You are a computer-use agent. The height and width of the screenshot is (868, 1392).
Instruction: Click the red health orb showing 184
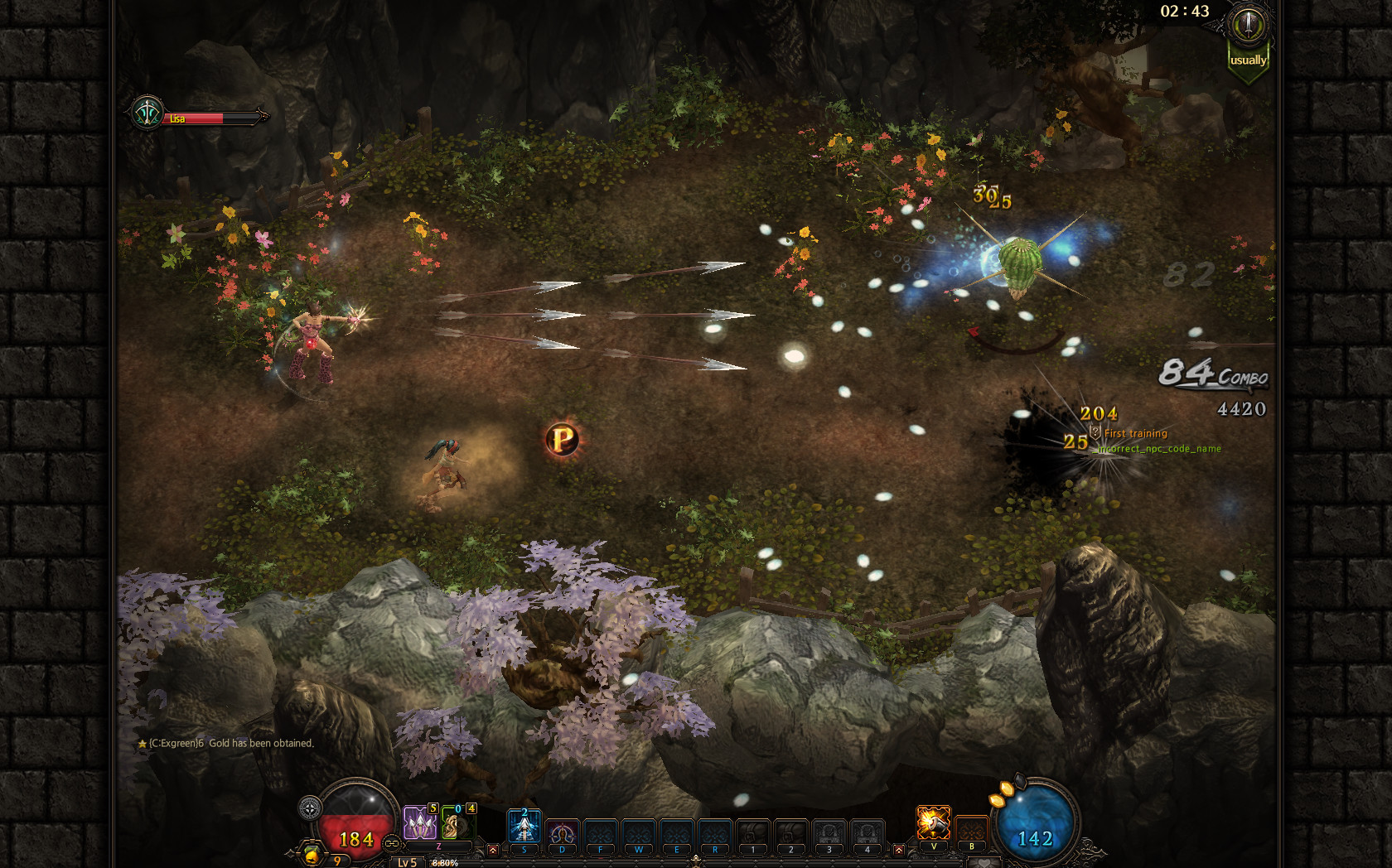click(356, 838)
